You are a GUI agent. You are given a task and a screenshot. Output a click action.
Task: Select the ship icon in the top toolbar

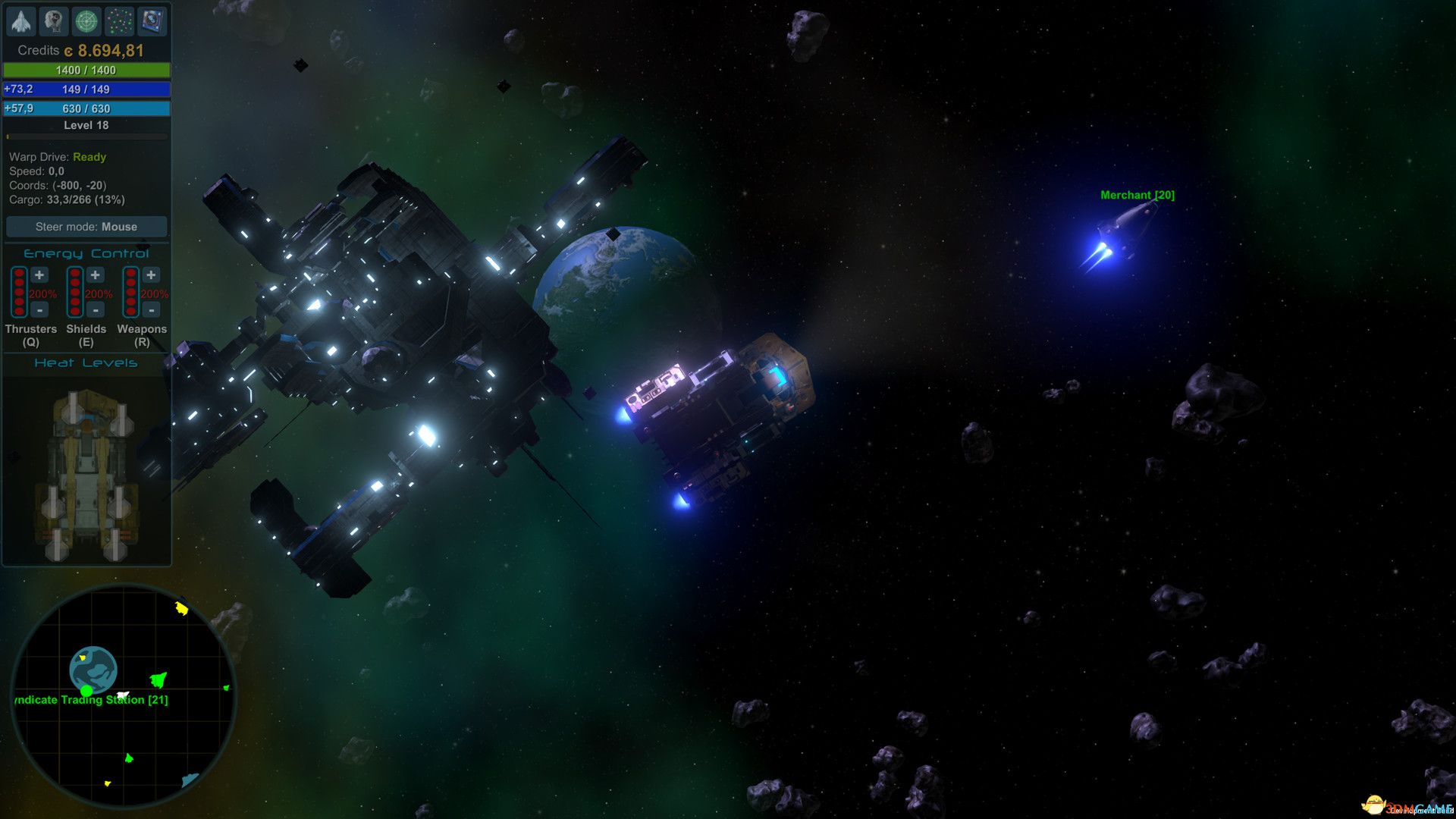(x=21, y=21)
